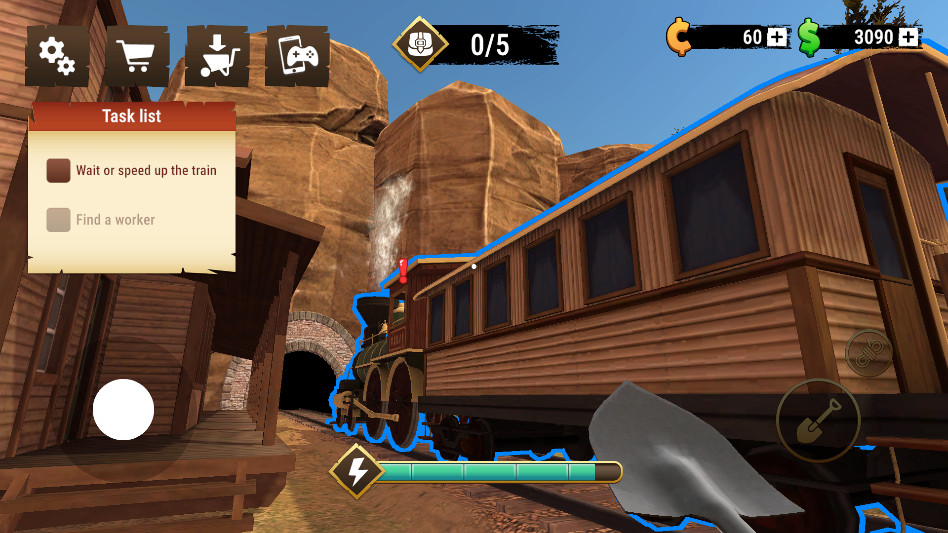Open the shopping cart store

pyautogui.click(x=137, y=56)
